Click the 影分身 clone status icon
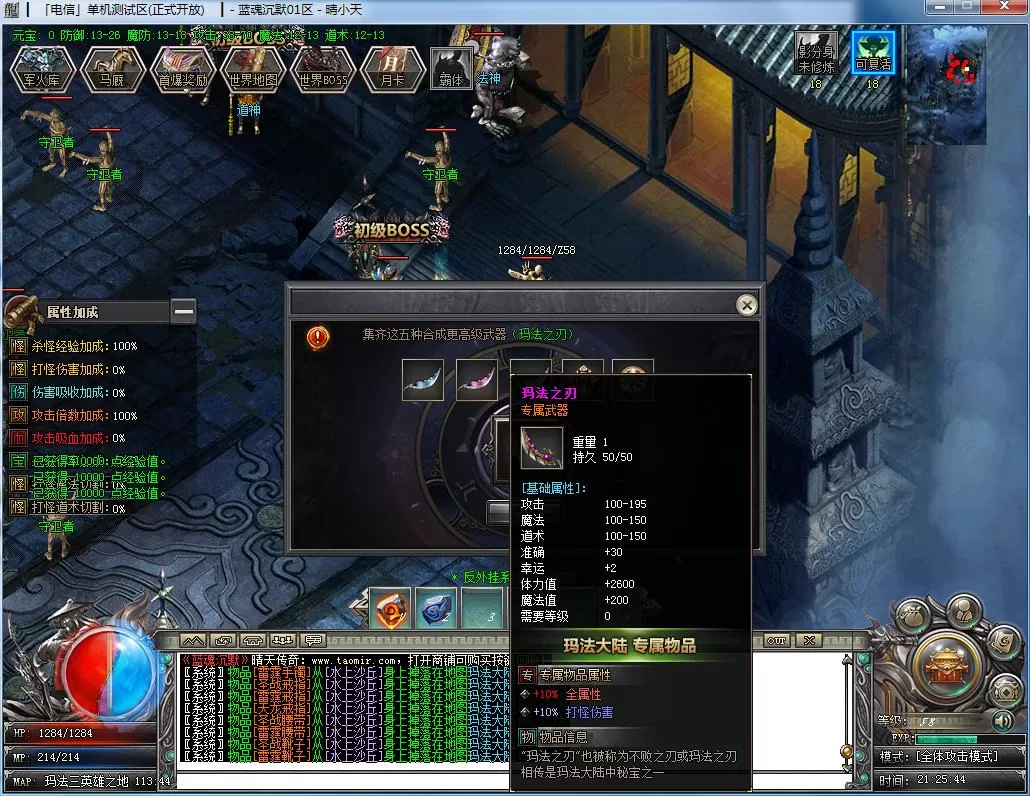Image resolution: width=1030 pixels, height=796 pixels. [816, 54]
